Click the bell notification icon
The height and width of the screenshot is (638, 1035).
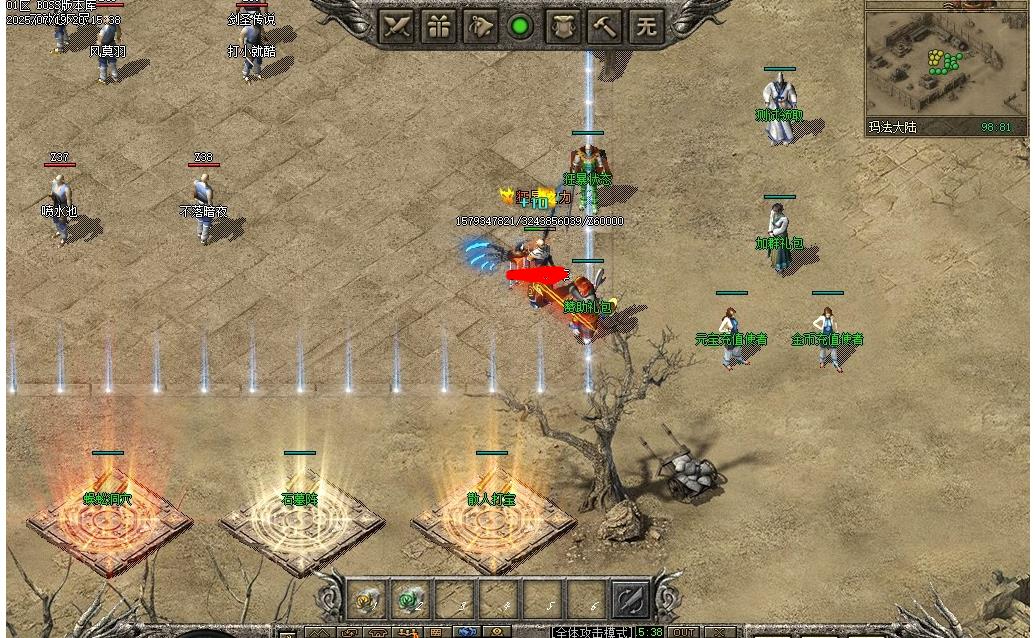(479, 27)
